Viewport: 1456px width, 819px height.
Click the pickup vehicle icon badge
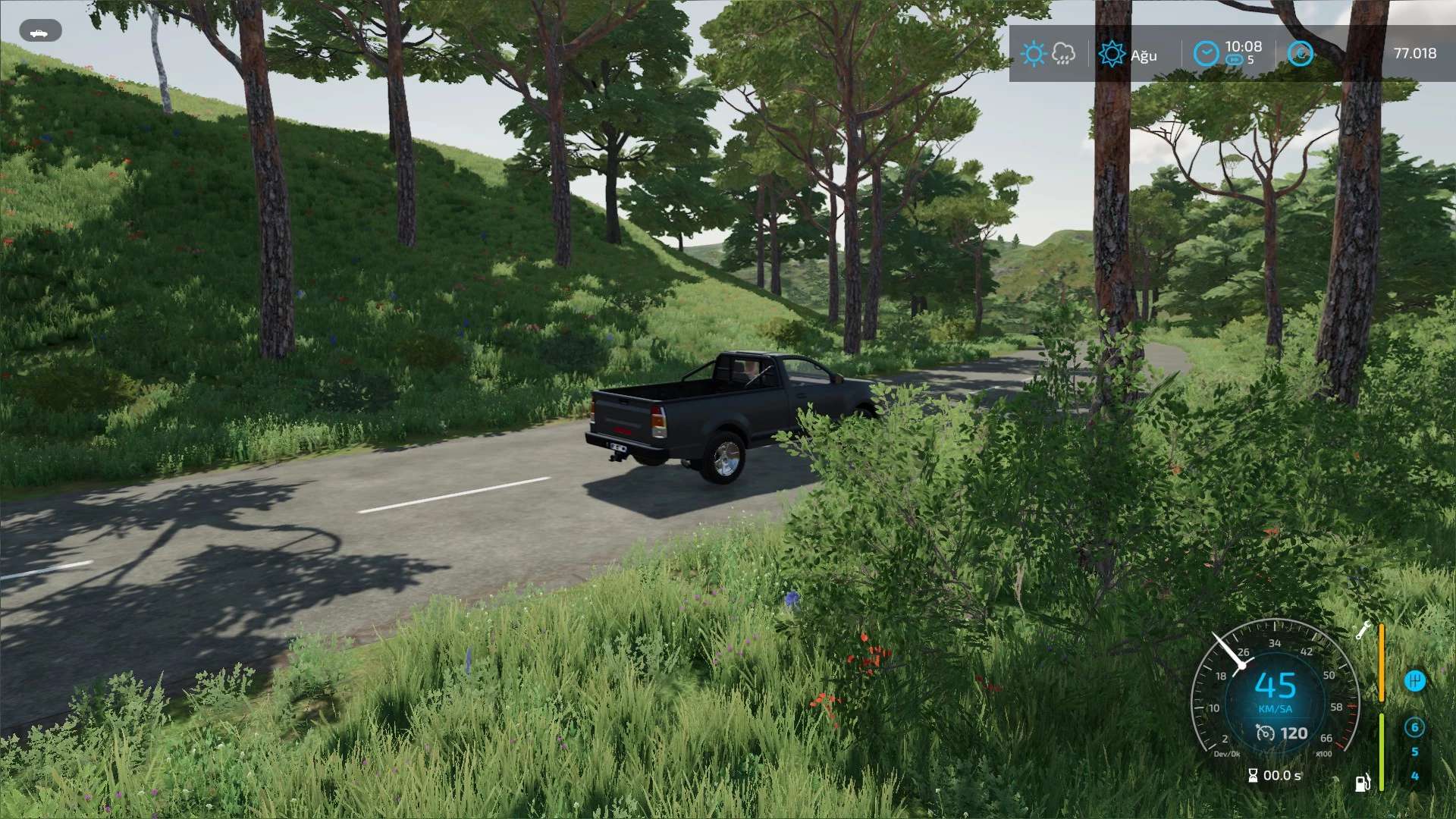click(39, 32)
